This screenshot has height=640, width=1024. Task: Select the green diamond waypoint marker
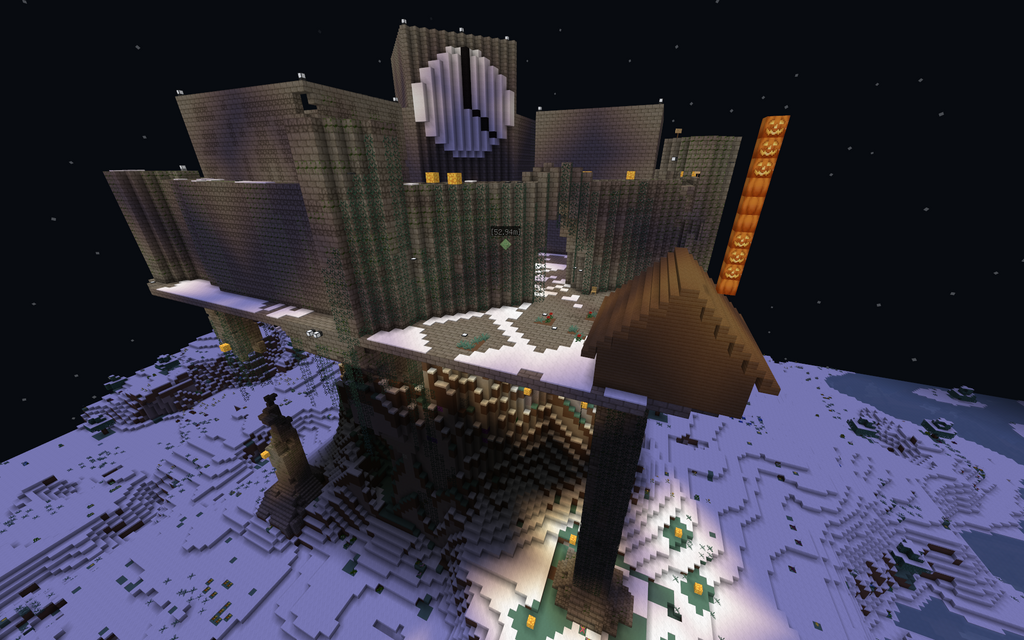(x=505, y=244)
